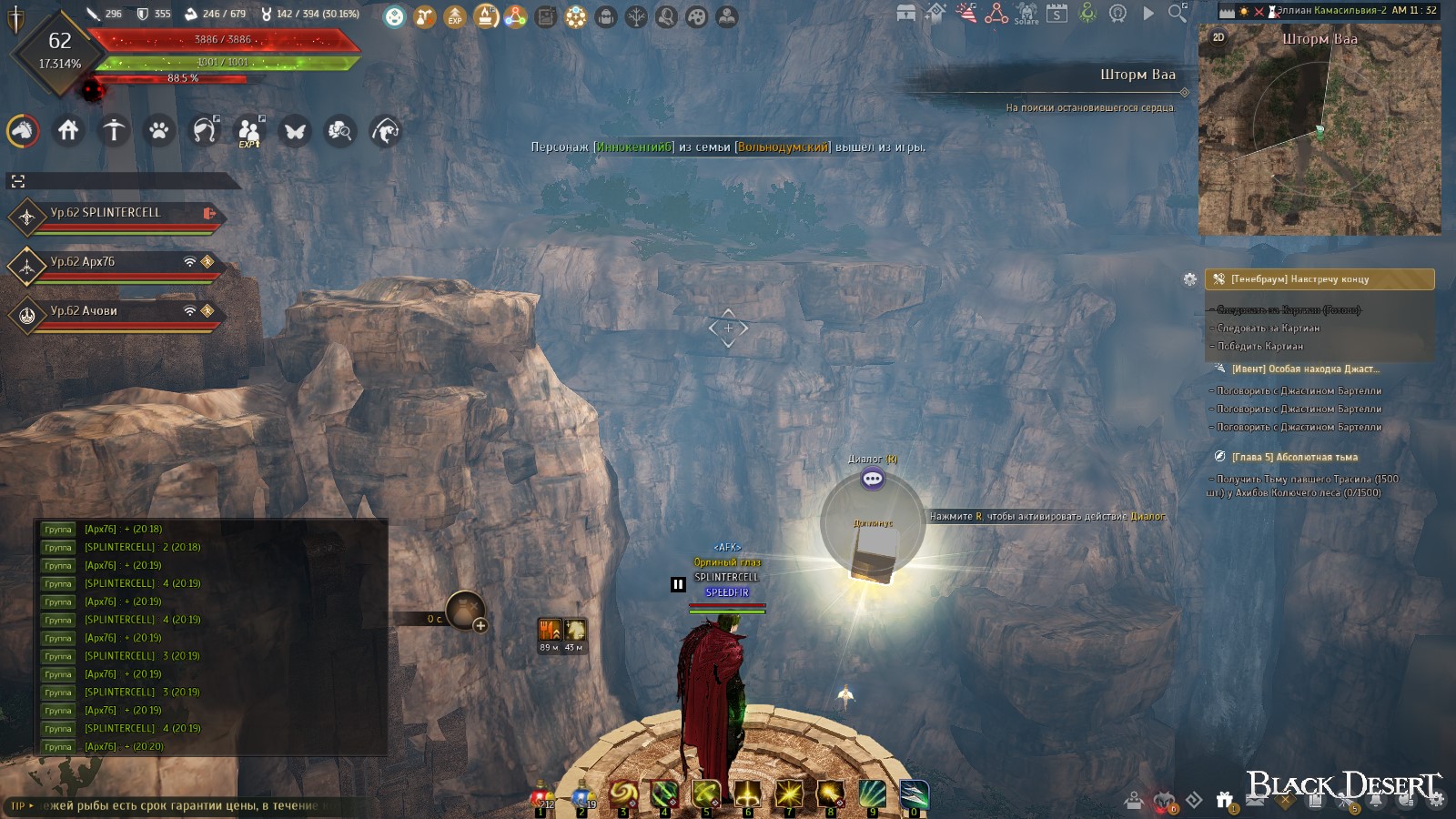Screen dimensions: 1456x819
Task: Click the magnifying glass search icon
Action: click(1178, 13)
